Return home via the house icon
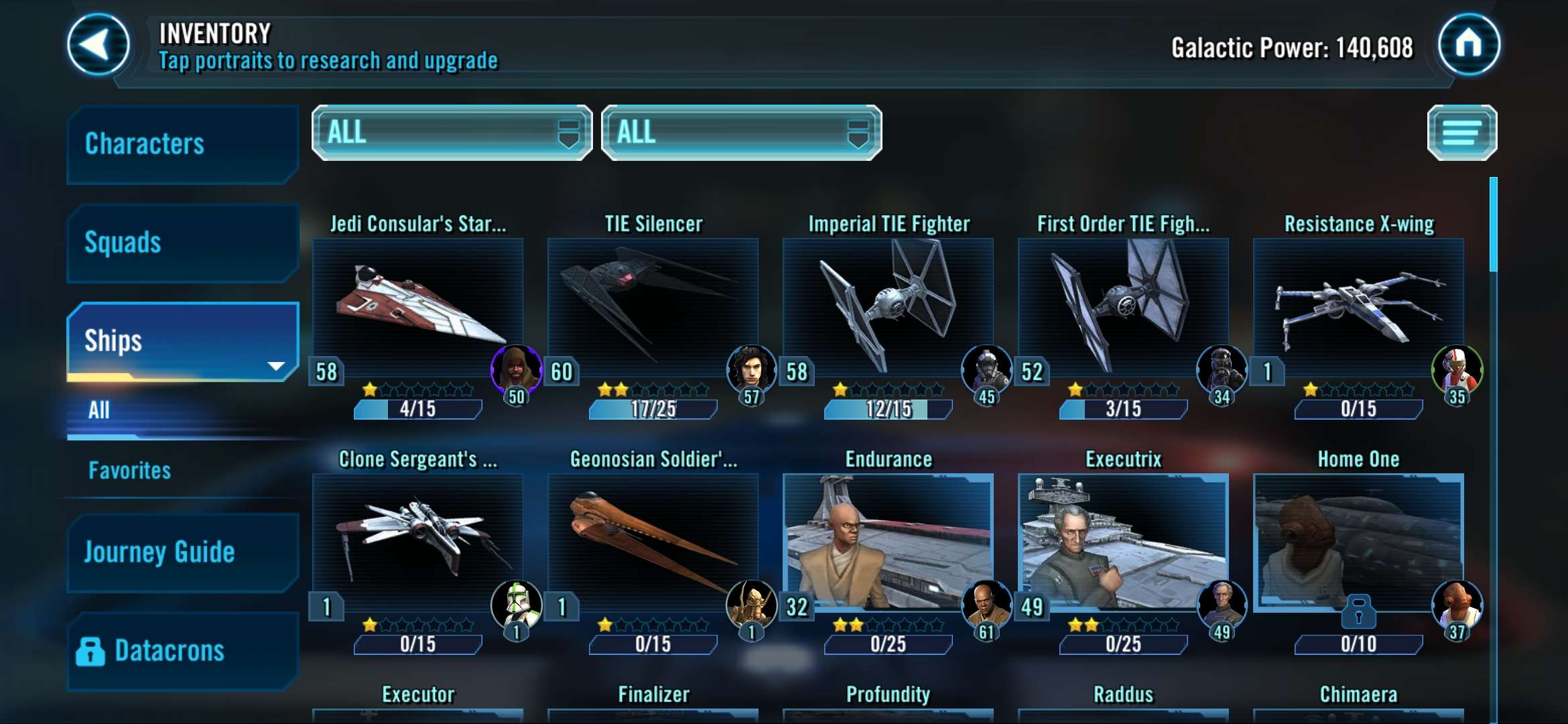The image size is (1568, 724). coord(1468,44)
